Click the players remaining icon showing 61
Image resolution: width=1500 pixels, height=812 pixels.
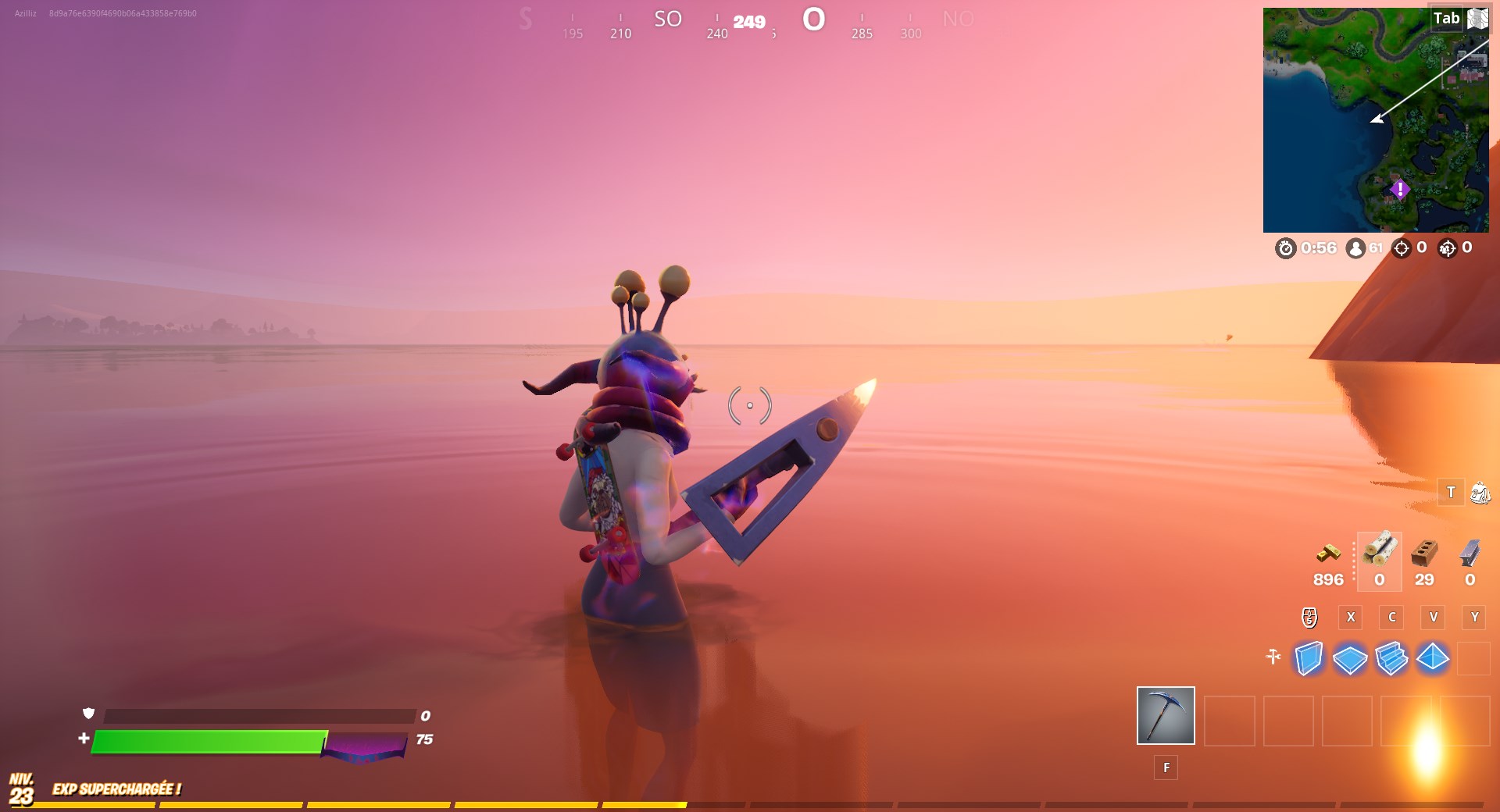(1354, 249)
